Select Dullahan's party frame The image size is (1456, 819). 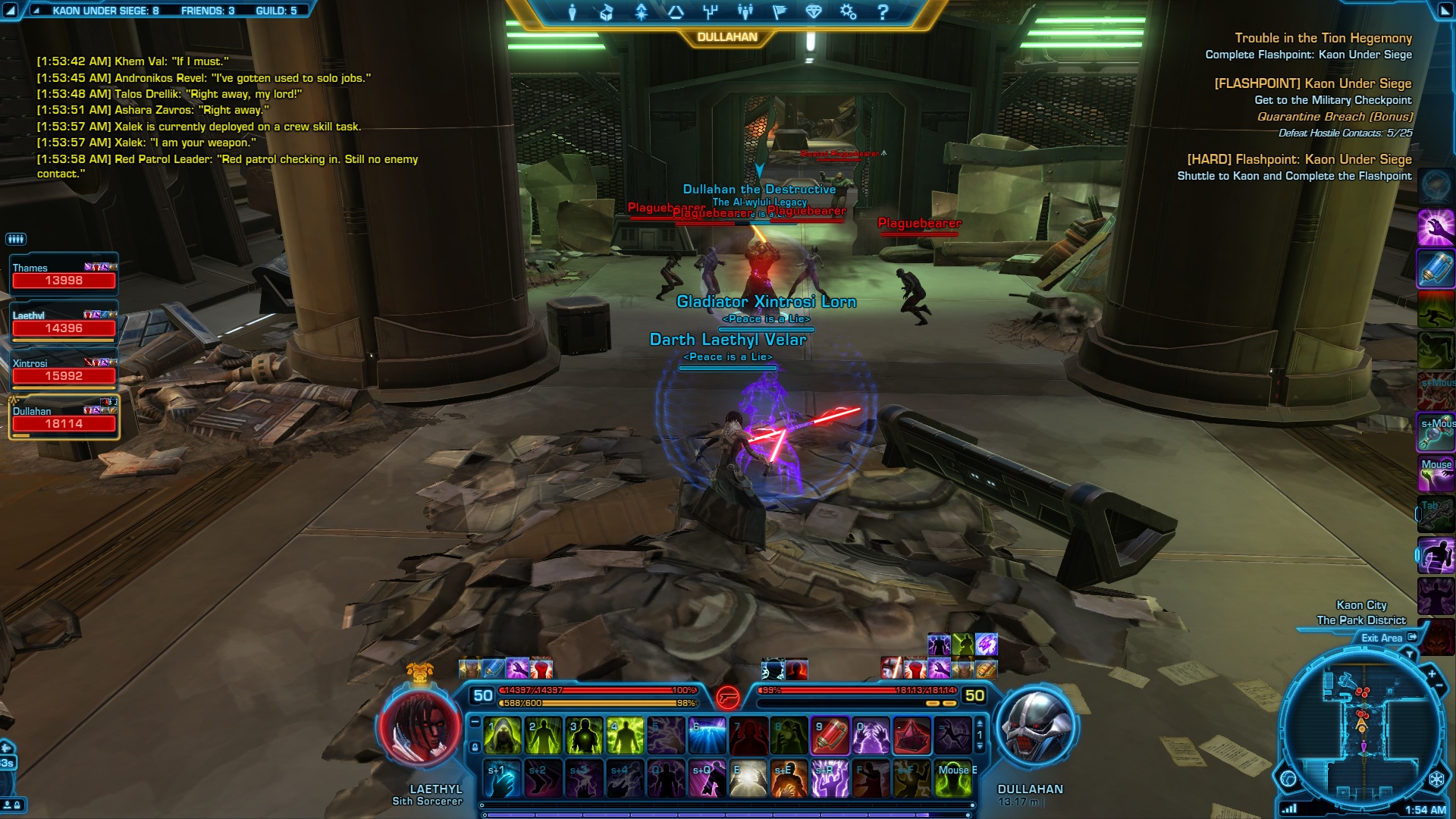(64, 418)
